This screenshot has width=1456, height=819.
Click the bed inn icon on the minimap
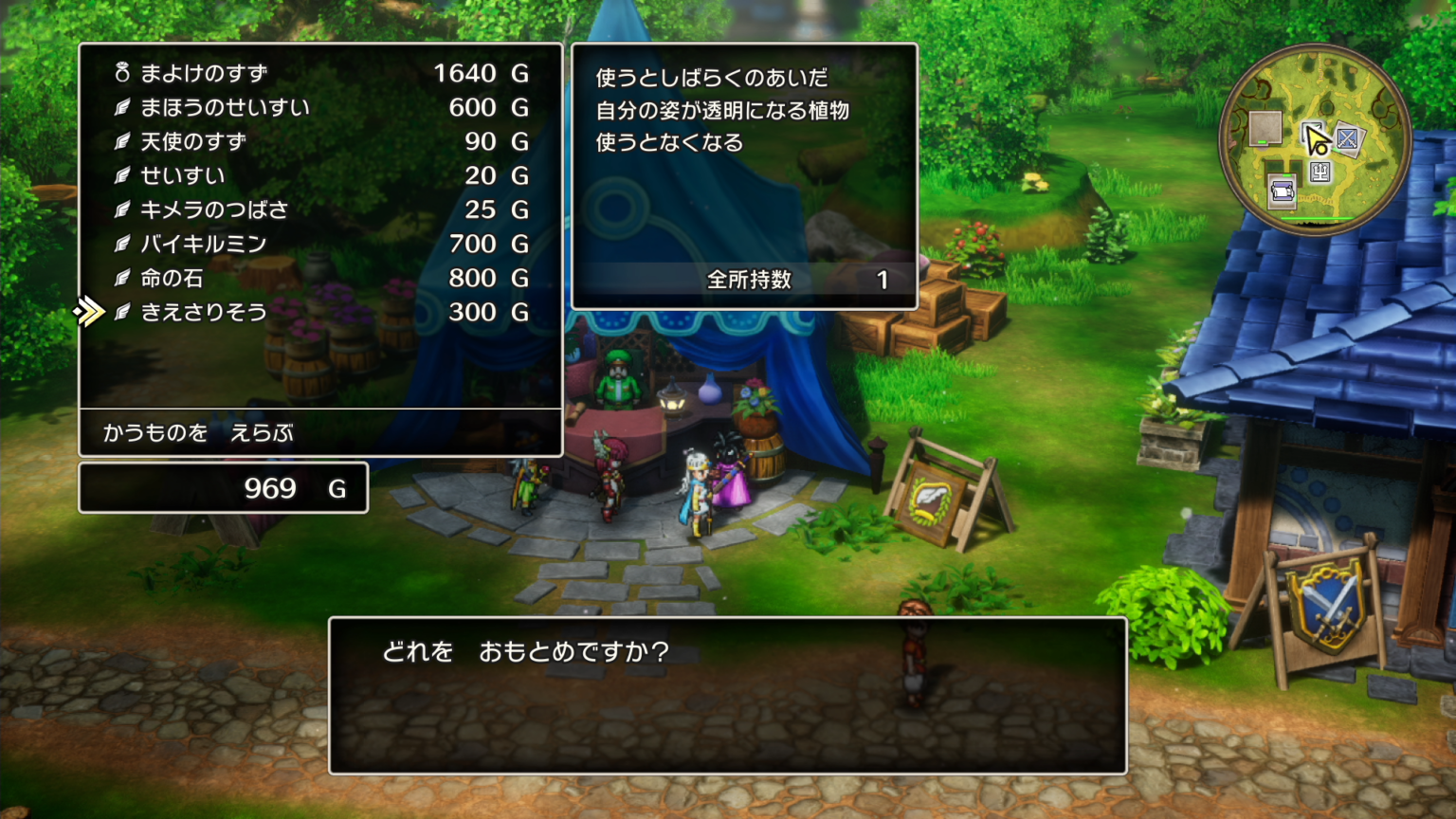(x=1282, y=190)
